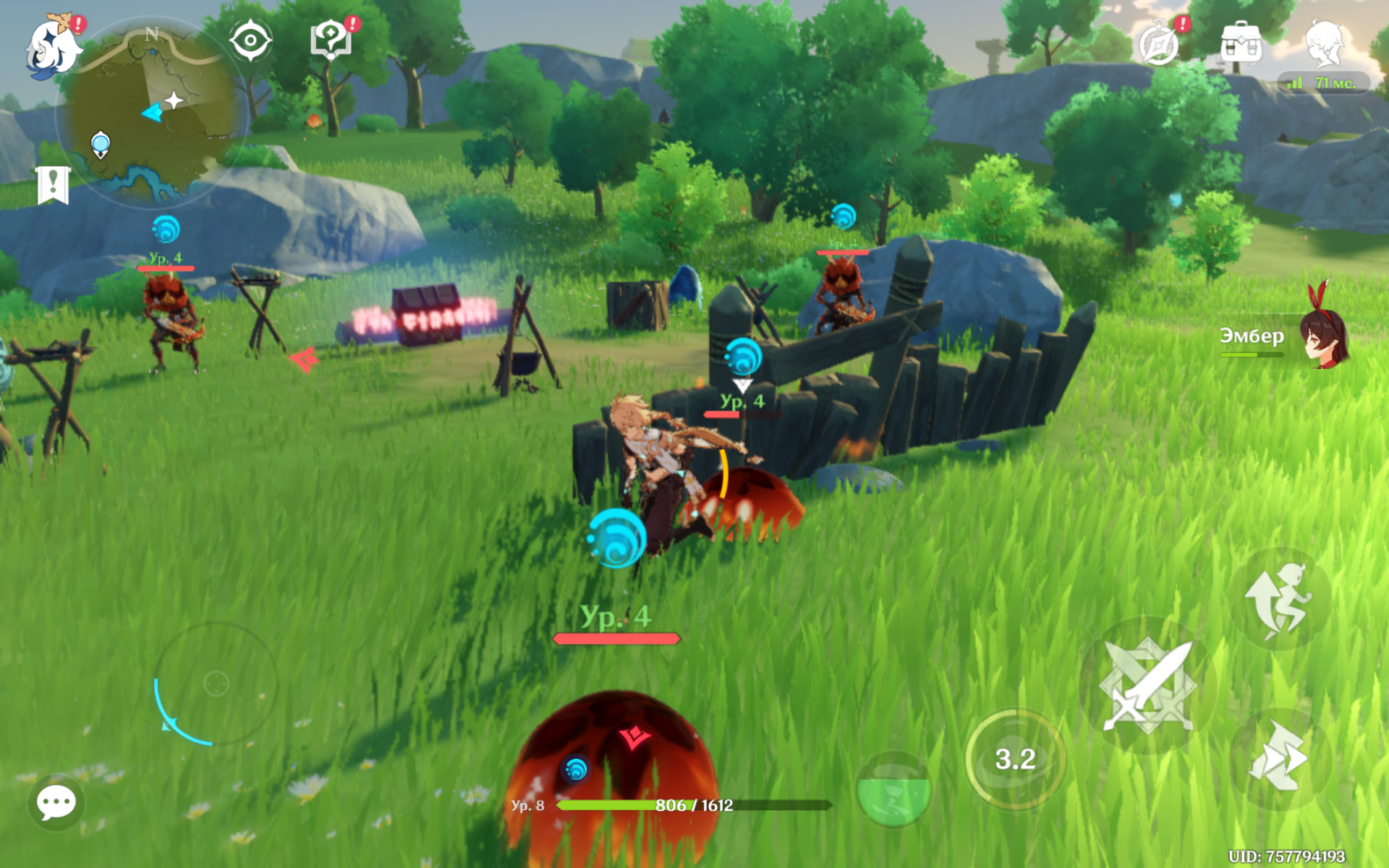
Task: Tap the movement joystick
Action: click(x=216, y=683)
